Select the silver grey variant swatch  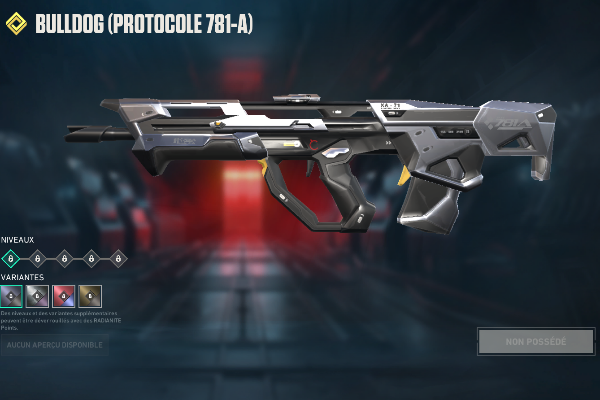click(38, 295)
